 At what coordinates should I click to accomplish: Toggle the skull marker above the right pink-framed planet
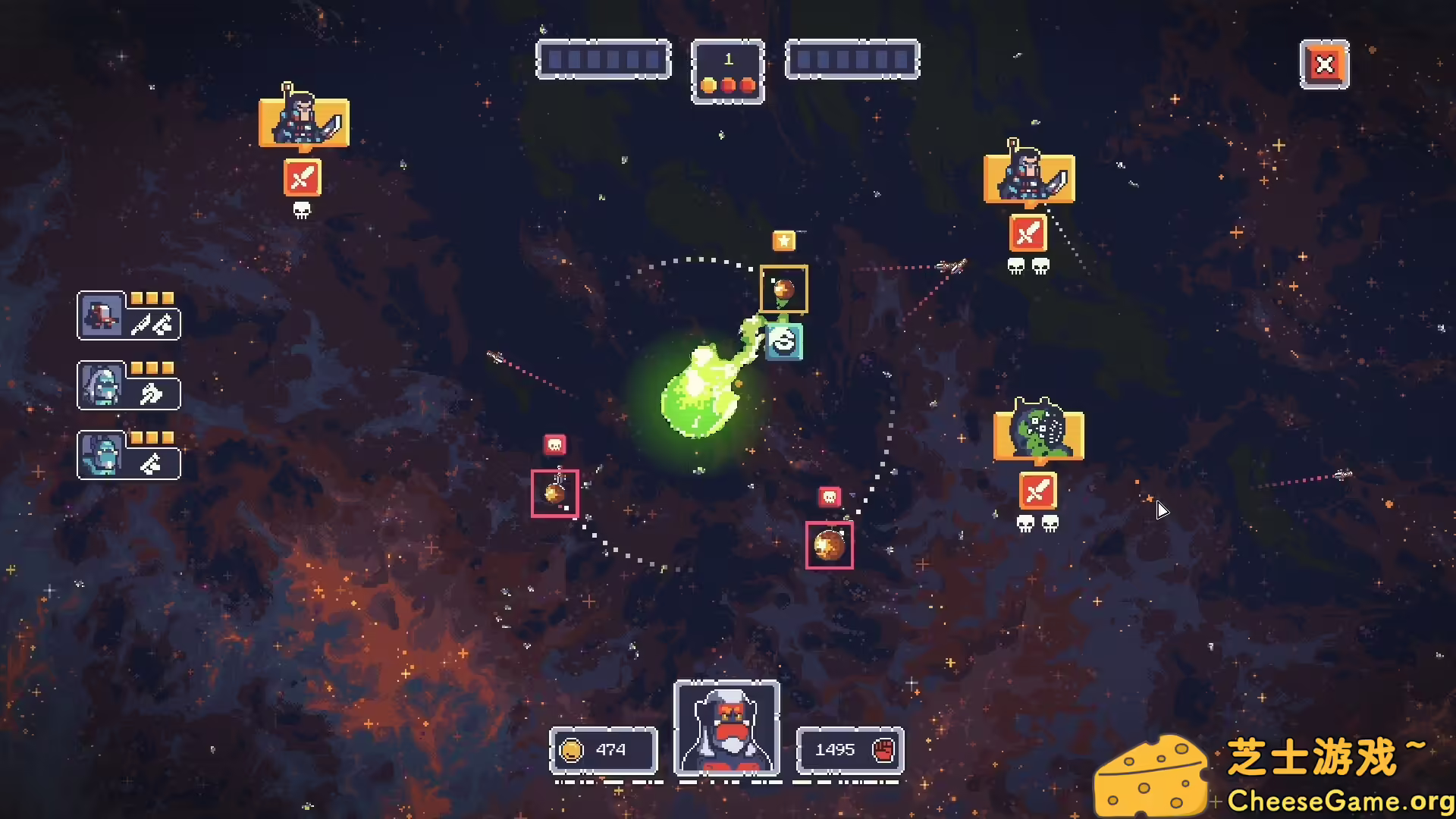click(x=829, y=497)
